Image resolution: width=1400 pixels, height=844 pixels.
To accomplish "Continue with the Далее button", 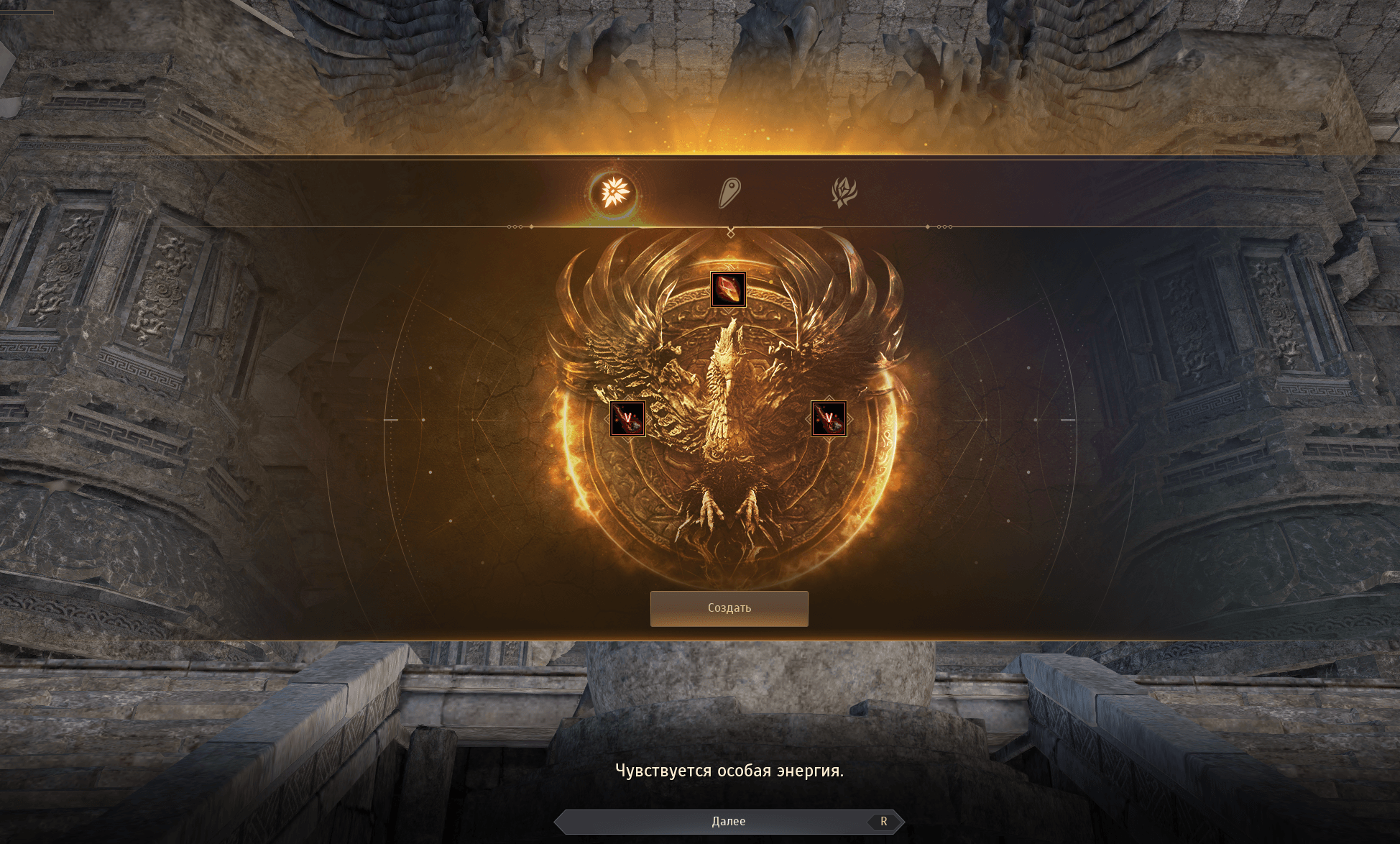I will [x=728, y=821].
